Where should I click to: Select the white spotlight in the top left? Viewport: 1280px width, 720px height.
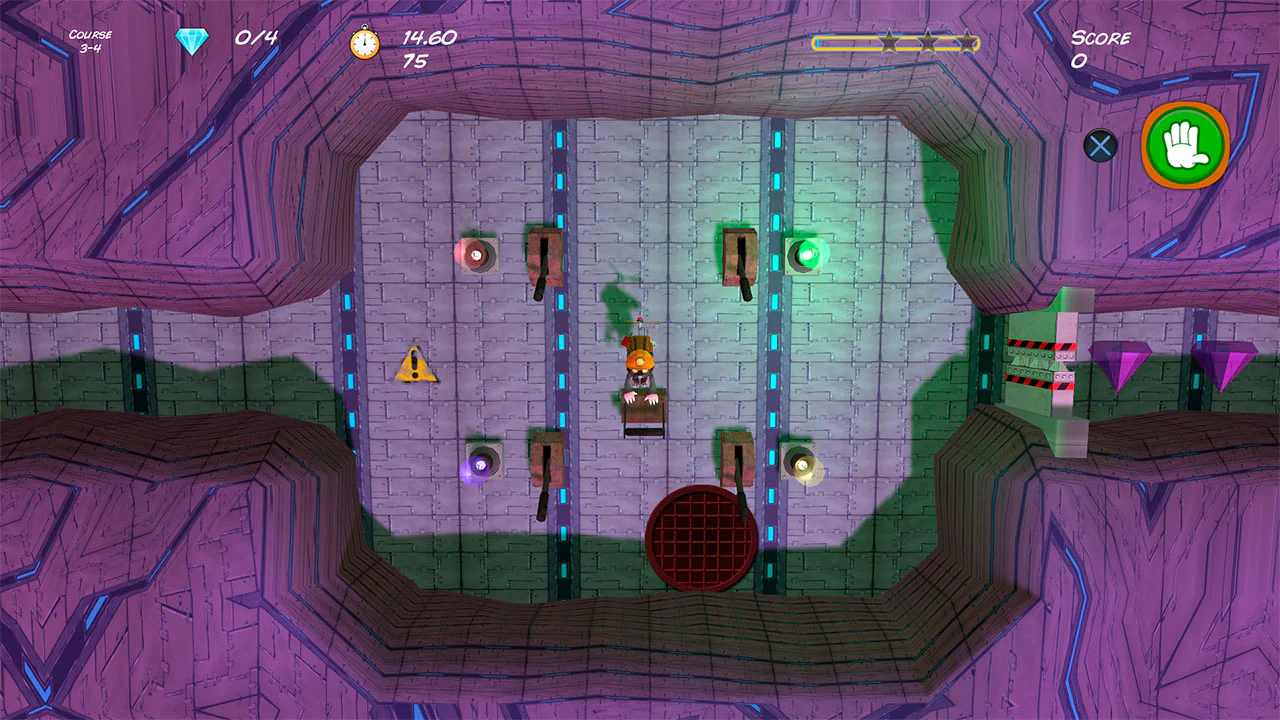tap(477, 255)
